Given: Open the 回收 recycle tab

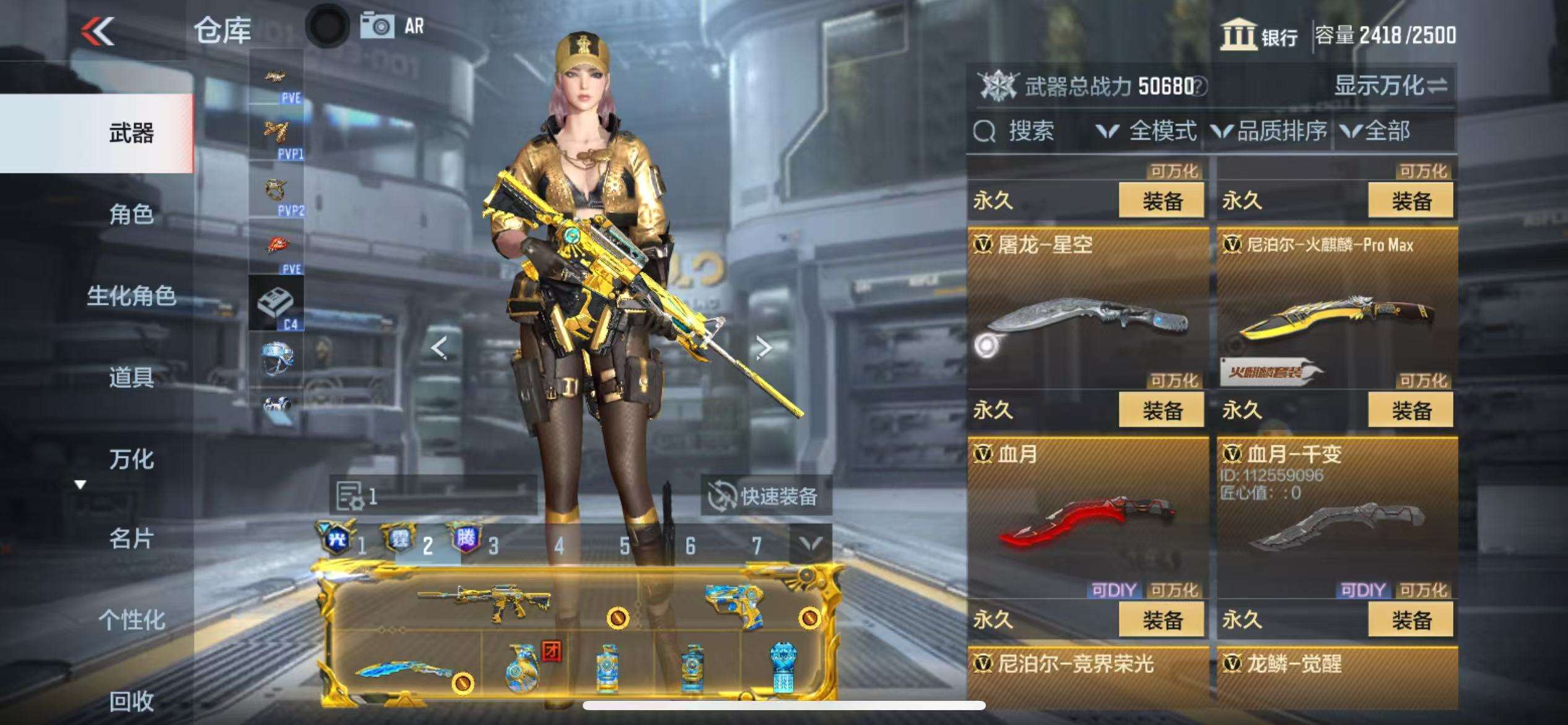Looking at the screenshot, I should [x=131, y=701].
